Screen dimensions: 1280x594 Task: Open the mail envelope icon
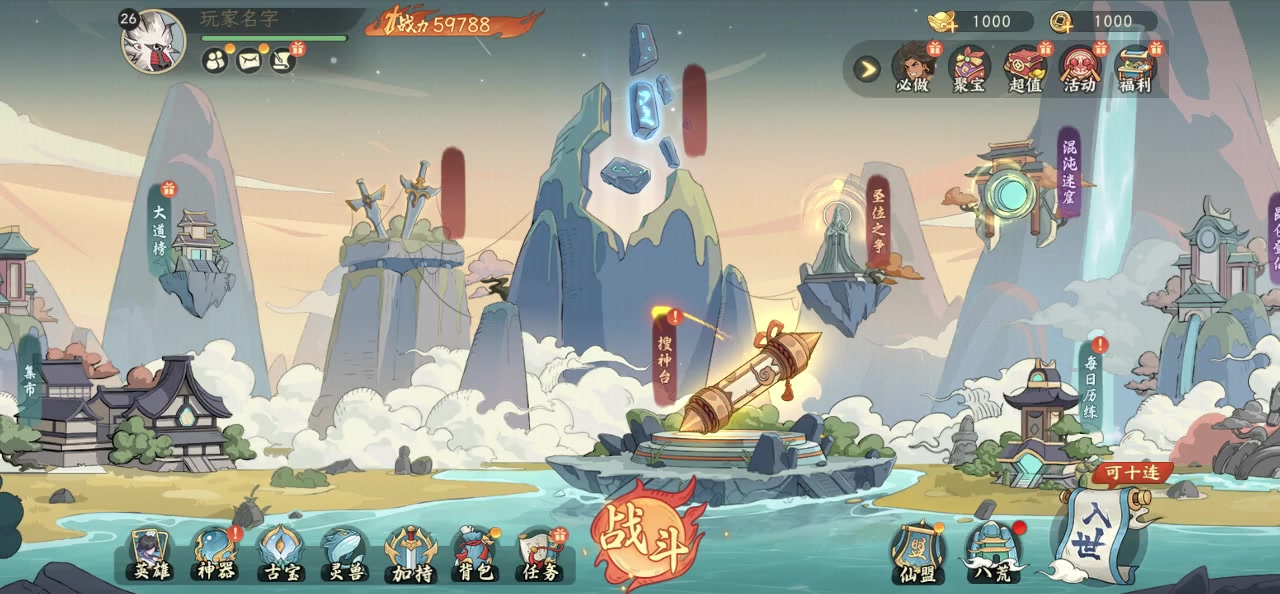(248, 61)
